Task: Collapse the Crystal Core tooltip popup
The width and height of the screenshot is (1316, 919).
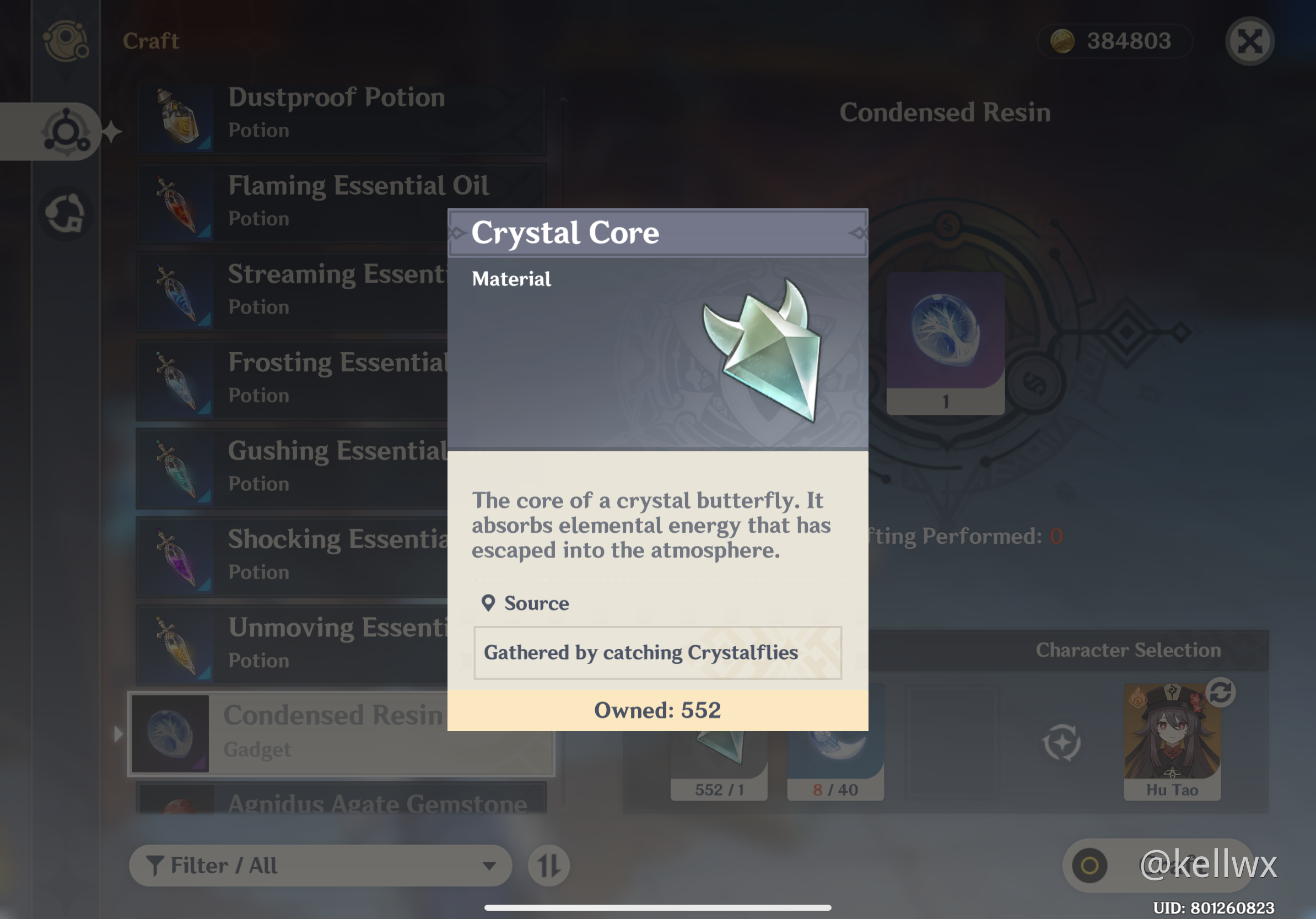Action: tap(657, 233)
